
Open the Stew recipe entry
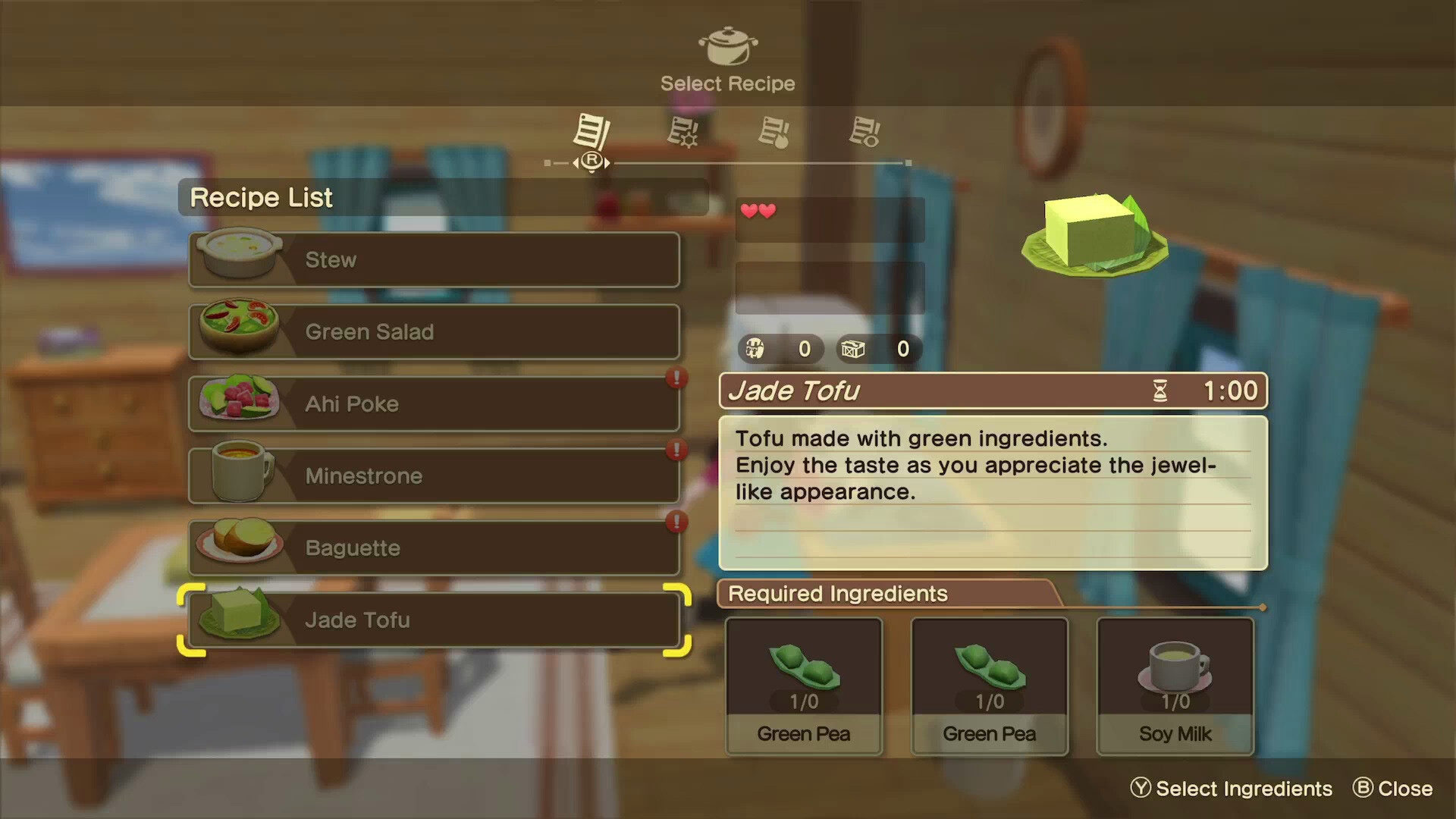tap(435, 259)
